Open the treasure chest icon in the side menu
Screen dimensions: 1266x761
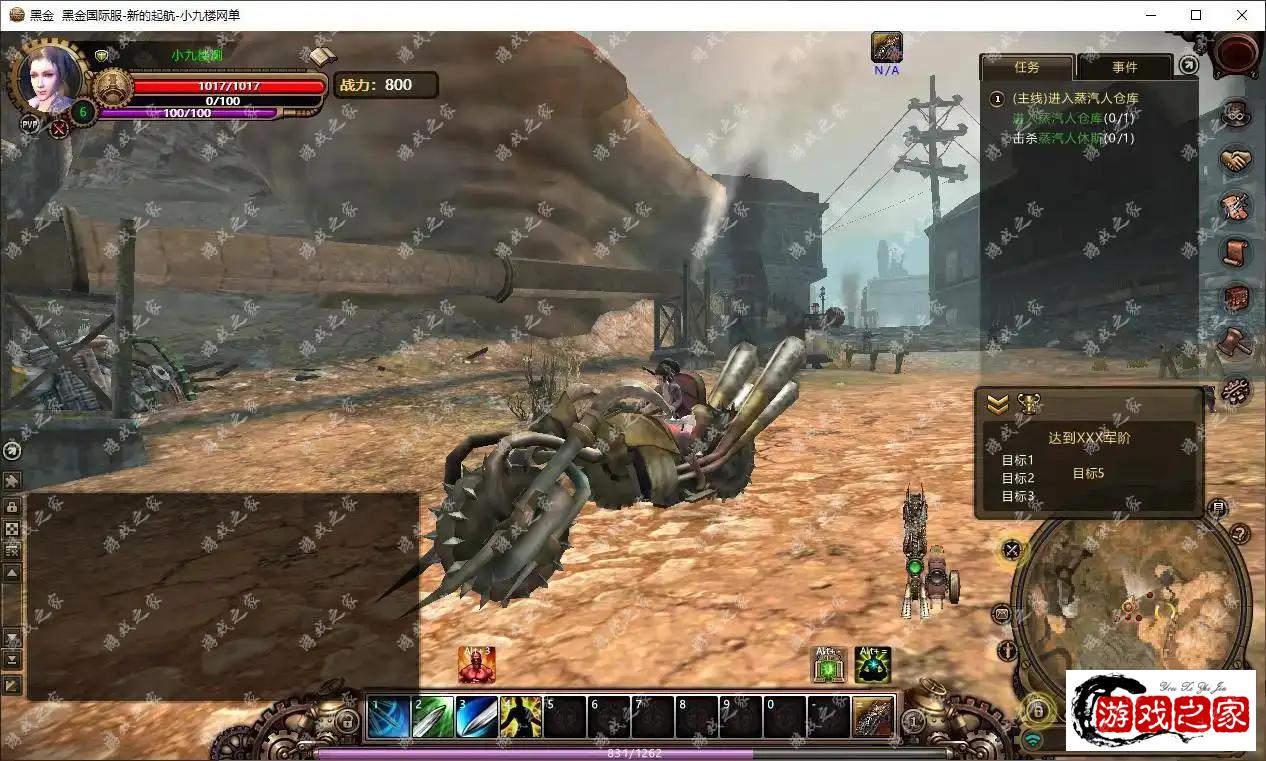[x=1236, y=297]
